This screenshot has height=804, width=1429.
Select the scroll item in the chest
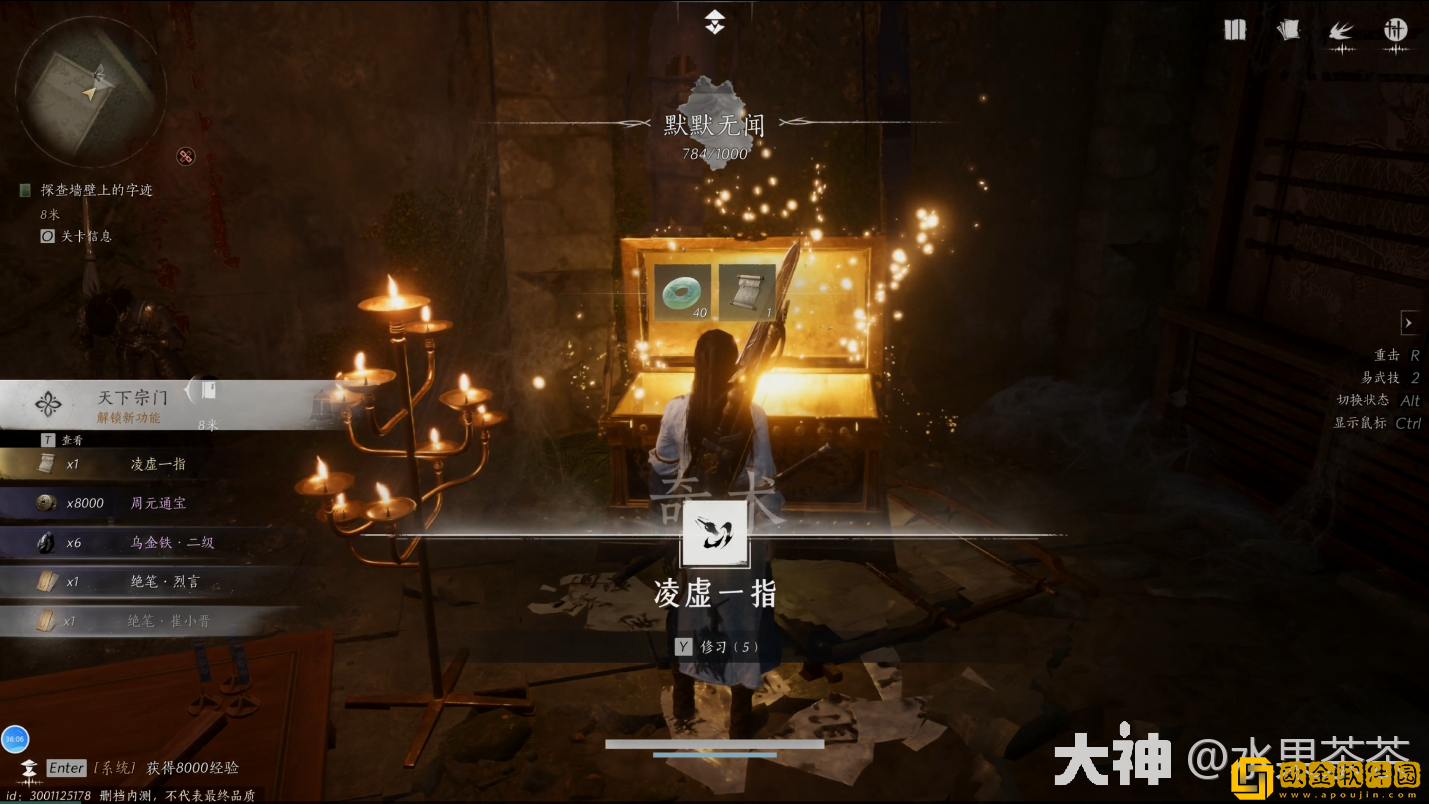click(747, 292)
